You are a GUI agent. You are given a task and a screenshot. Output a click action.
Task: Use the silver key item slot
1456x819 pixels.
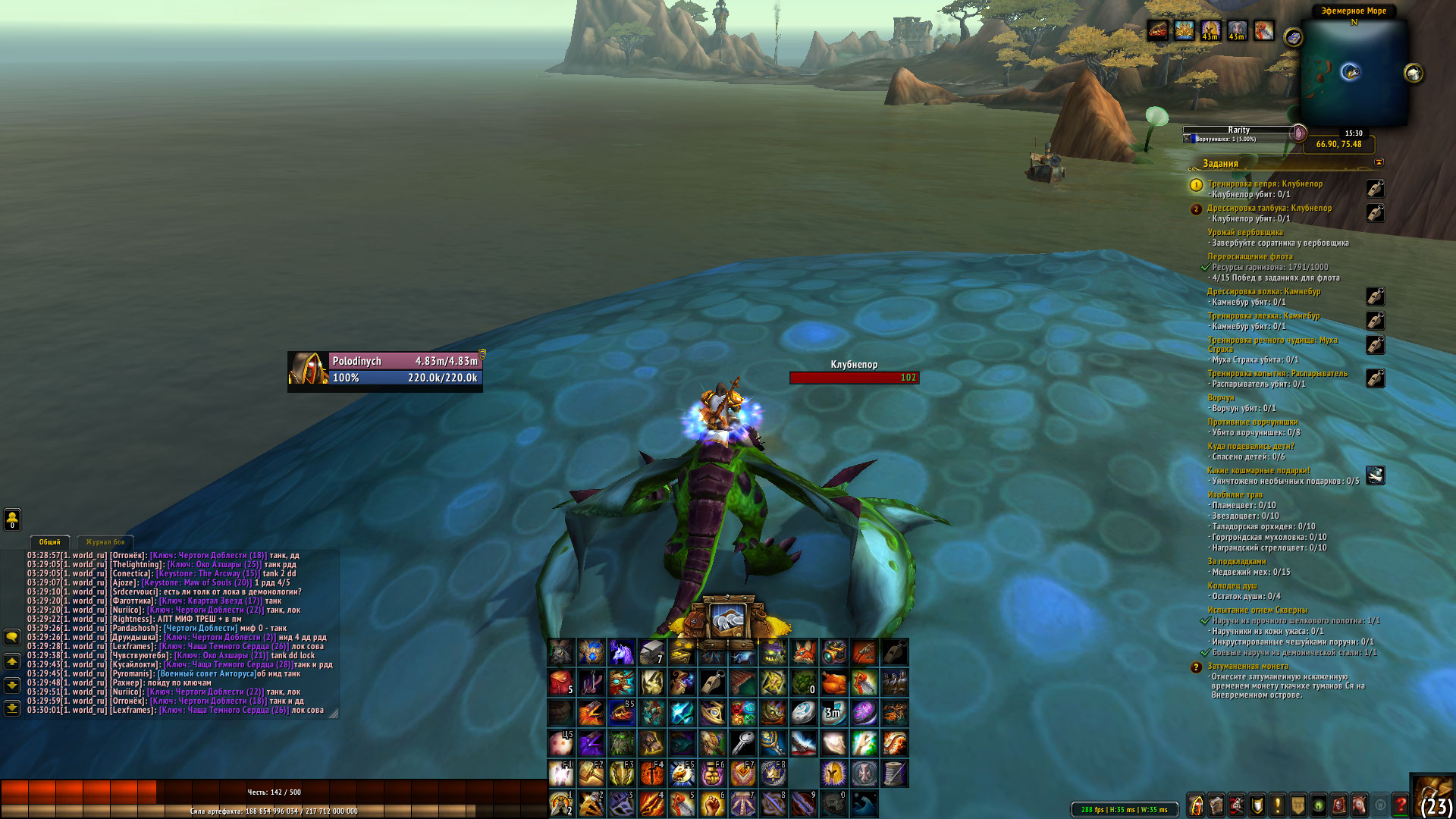coord(742,743)
